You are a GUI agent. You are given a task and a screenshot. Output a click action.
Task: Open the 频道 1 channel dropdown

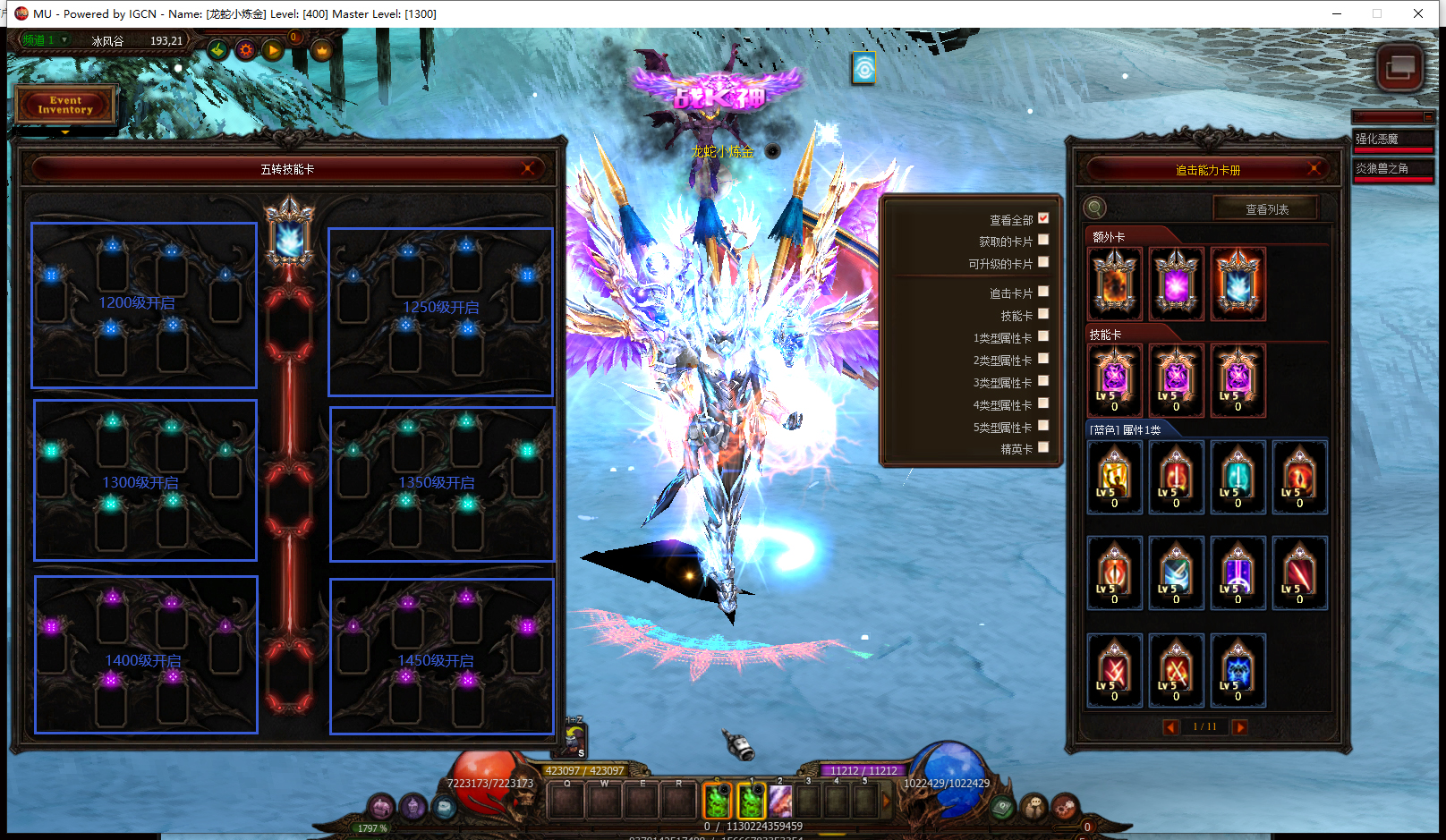(64, 40)
